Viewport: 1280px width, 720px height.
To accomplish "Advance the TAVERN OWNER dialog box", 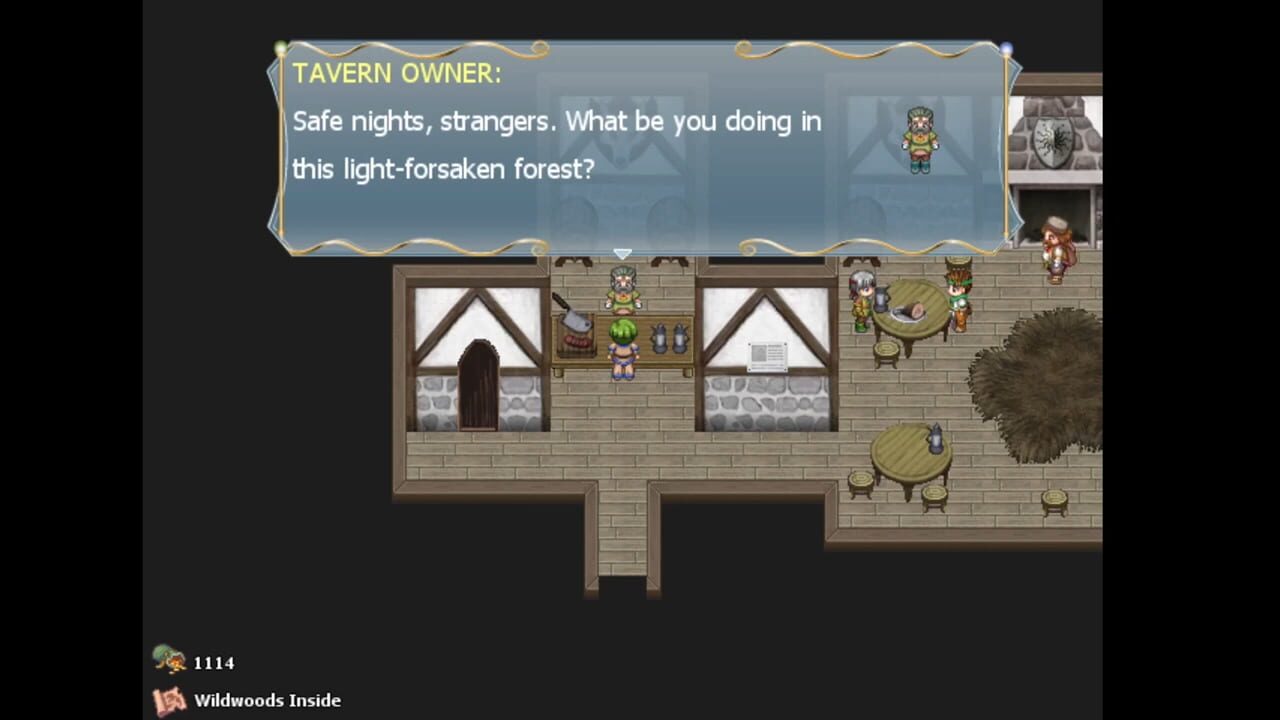I will [640, 150].
